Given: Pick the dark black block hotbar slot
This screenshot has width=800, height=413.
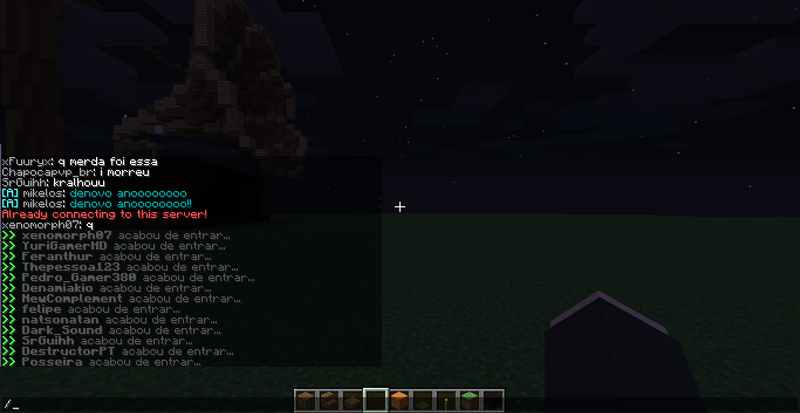Looking at the screenshot, I should pos(490,401).
